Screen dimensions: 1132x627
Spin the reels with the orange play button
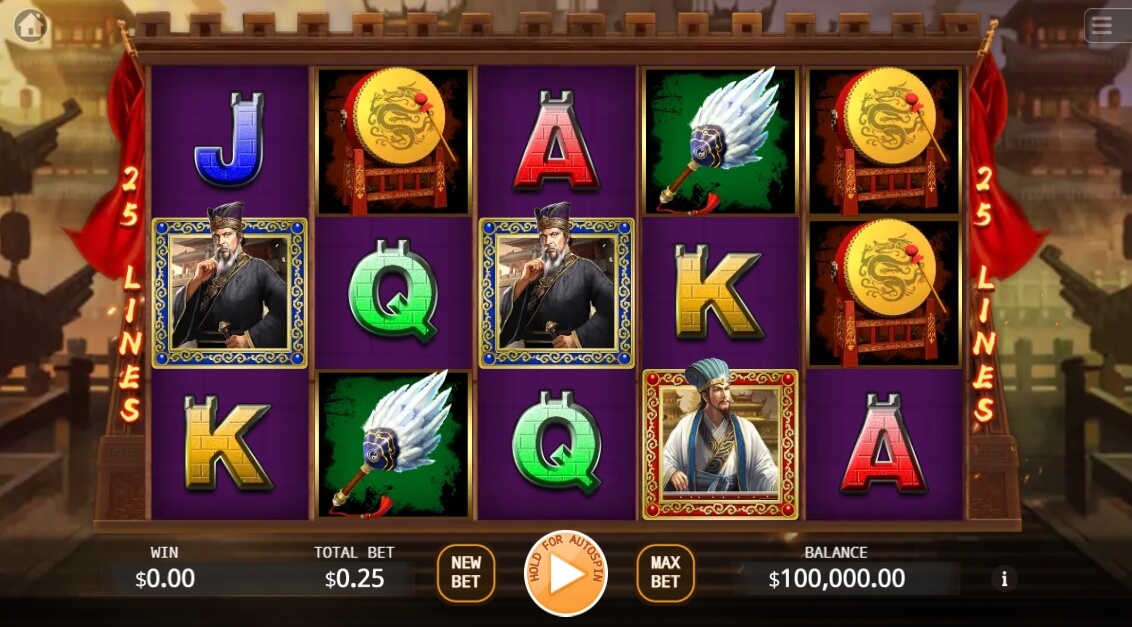pos(566,574)
